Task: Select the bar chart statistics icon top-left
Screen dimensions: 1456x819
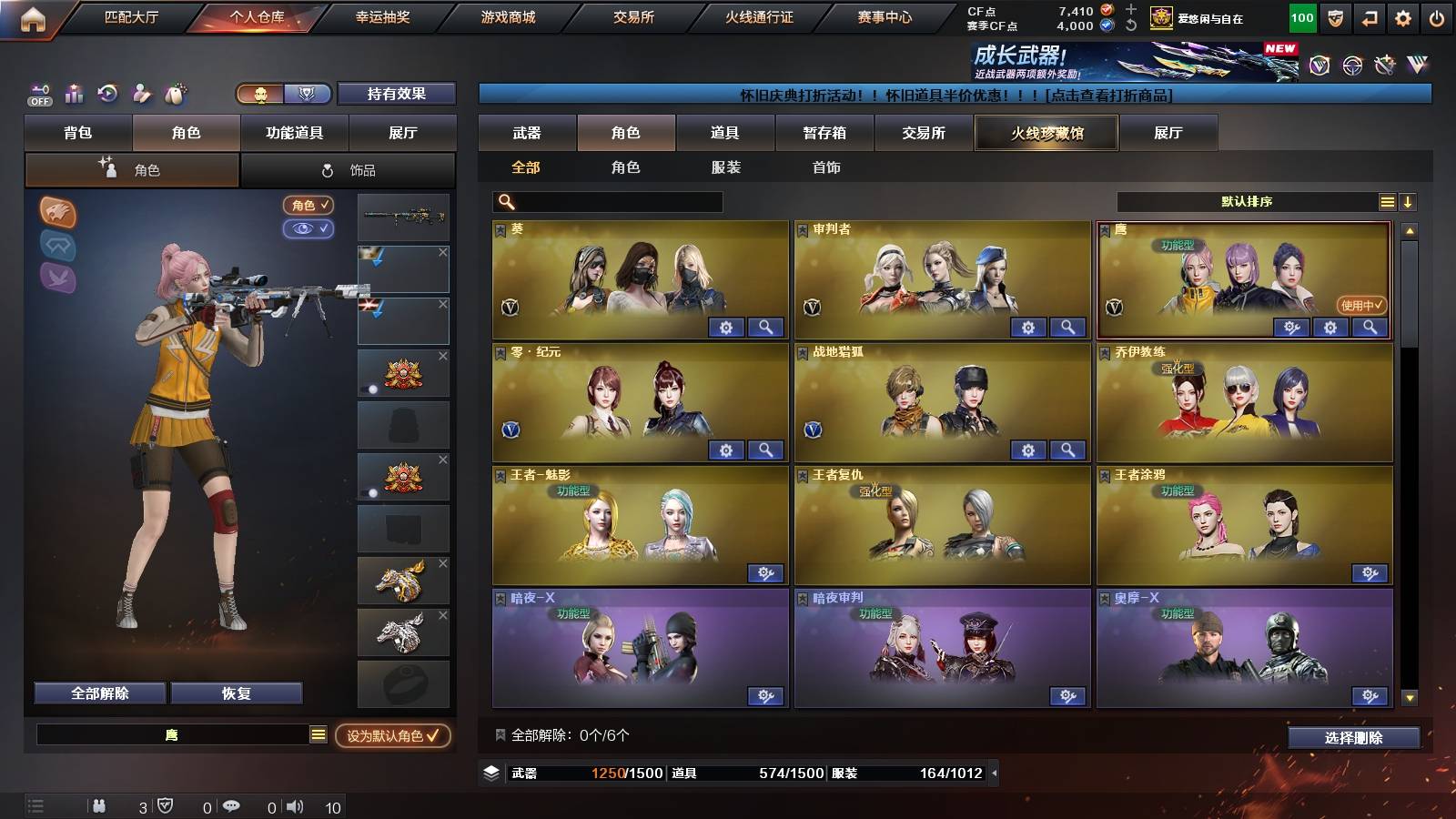Action: pos(75,93)
